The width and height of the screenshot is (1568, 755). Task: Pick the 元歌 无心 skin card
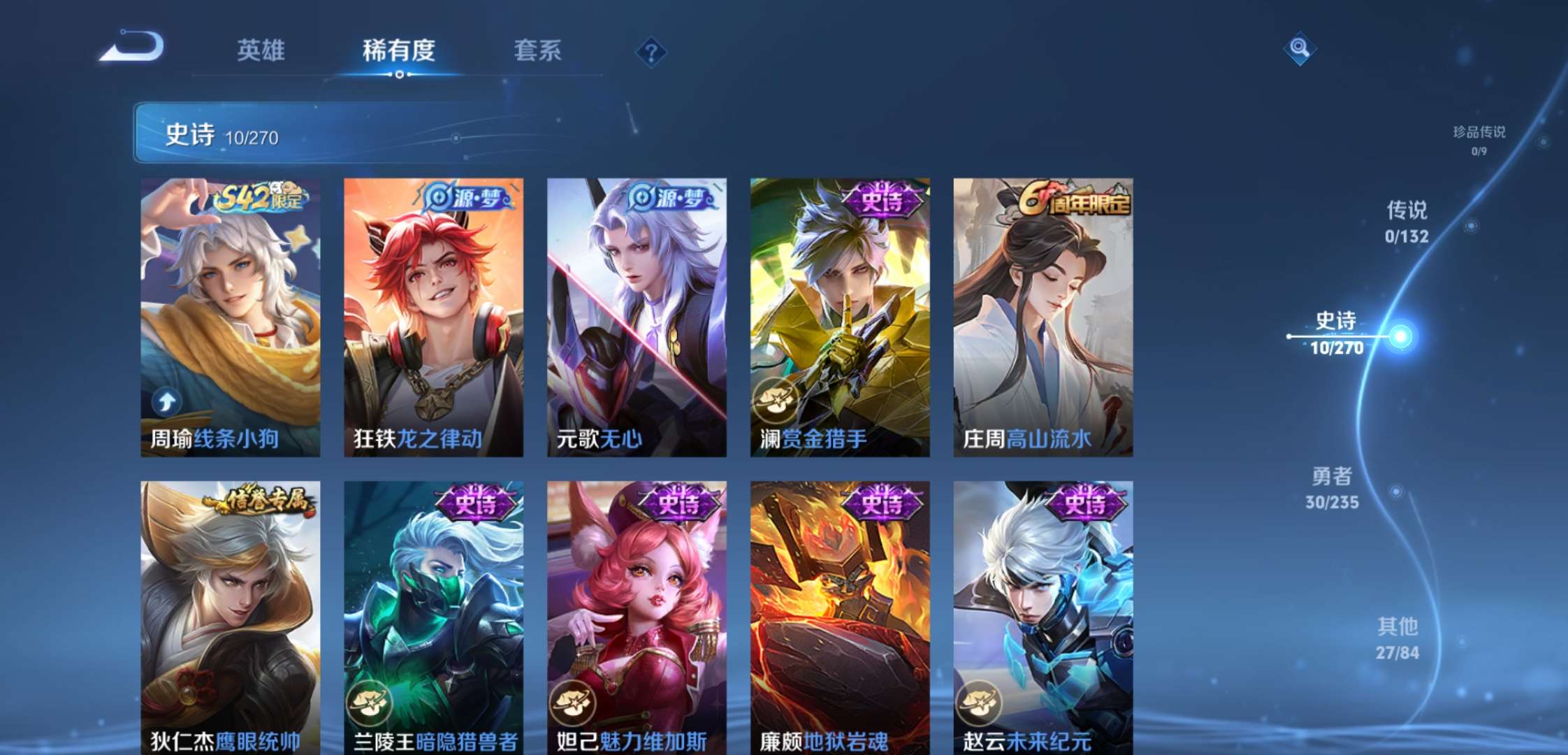point(637,317)
